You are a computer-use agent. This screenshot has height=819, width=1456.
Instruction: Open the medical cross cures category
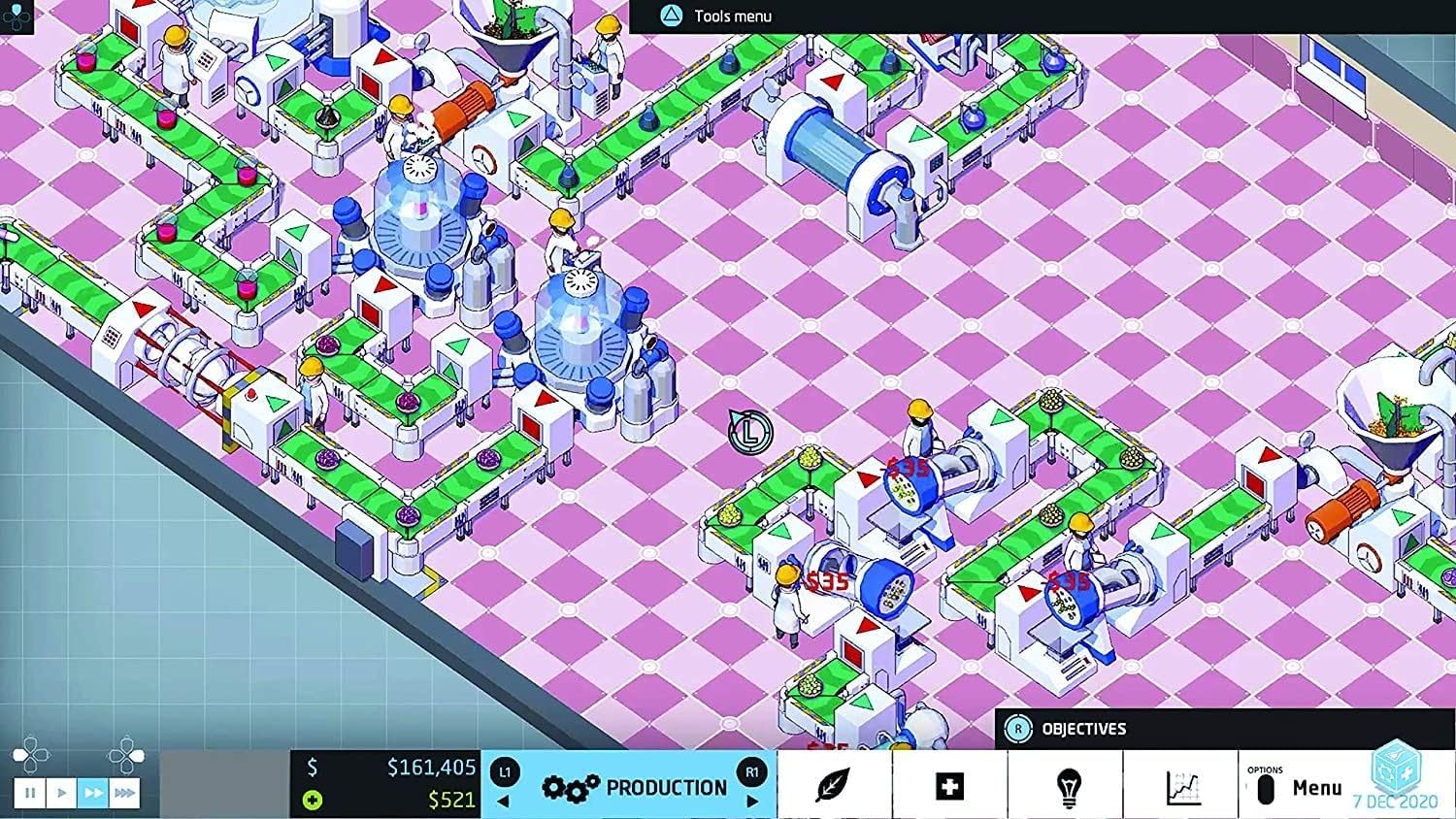click(949, 785)
